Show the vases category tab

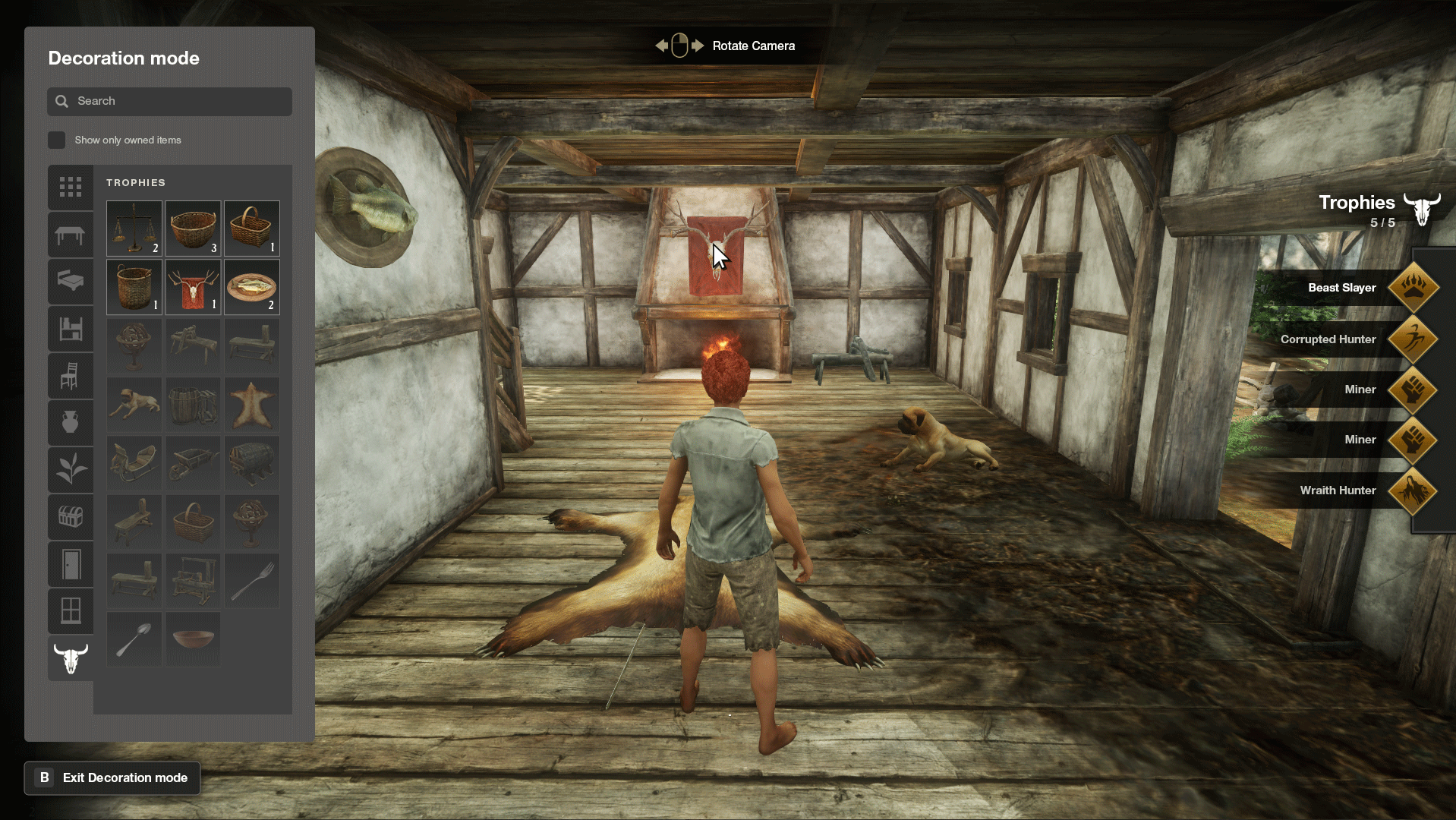click(x=71, y=422)
